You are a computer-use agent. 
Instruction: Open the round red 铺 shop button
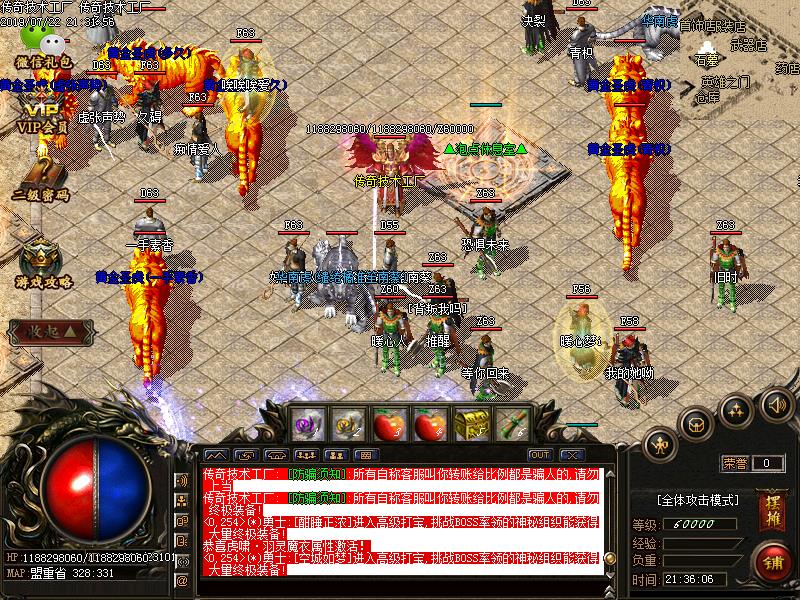coord(772,562)
